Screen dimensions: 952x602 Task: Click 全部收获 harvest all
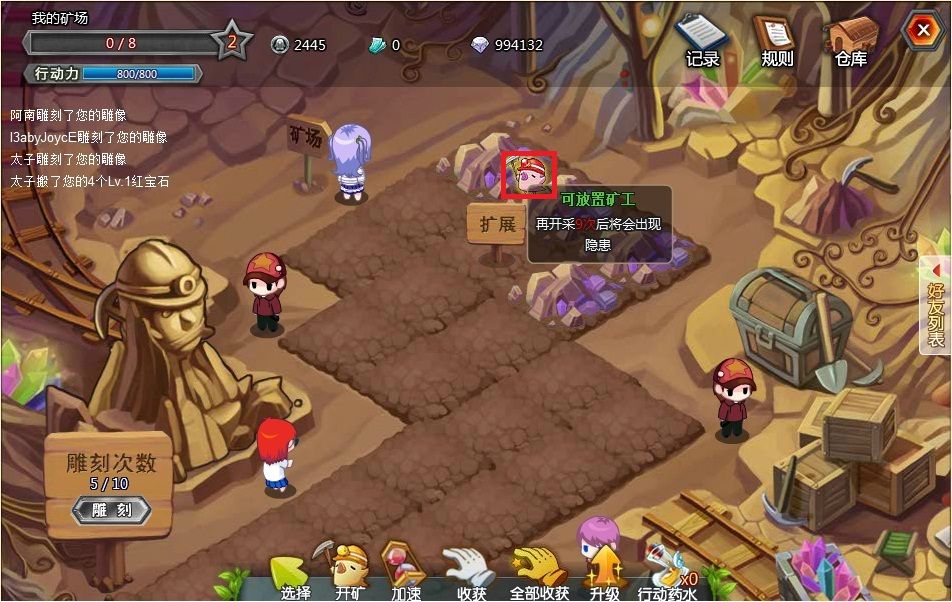(x=539, y=574)
